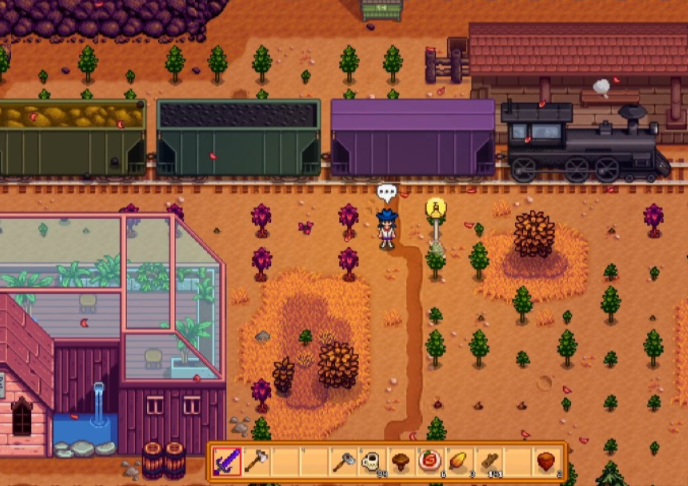Screen dimensions: 688x486
Task: Select the wood stack slot
Action: click(488, 462)
